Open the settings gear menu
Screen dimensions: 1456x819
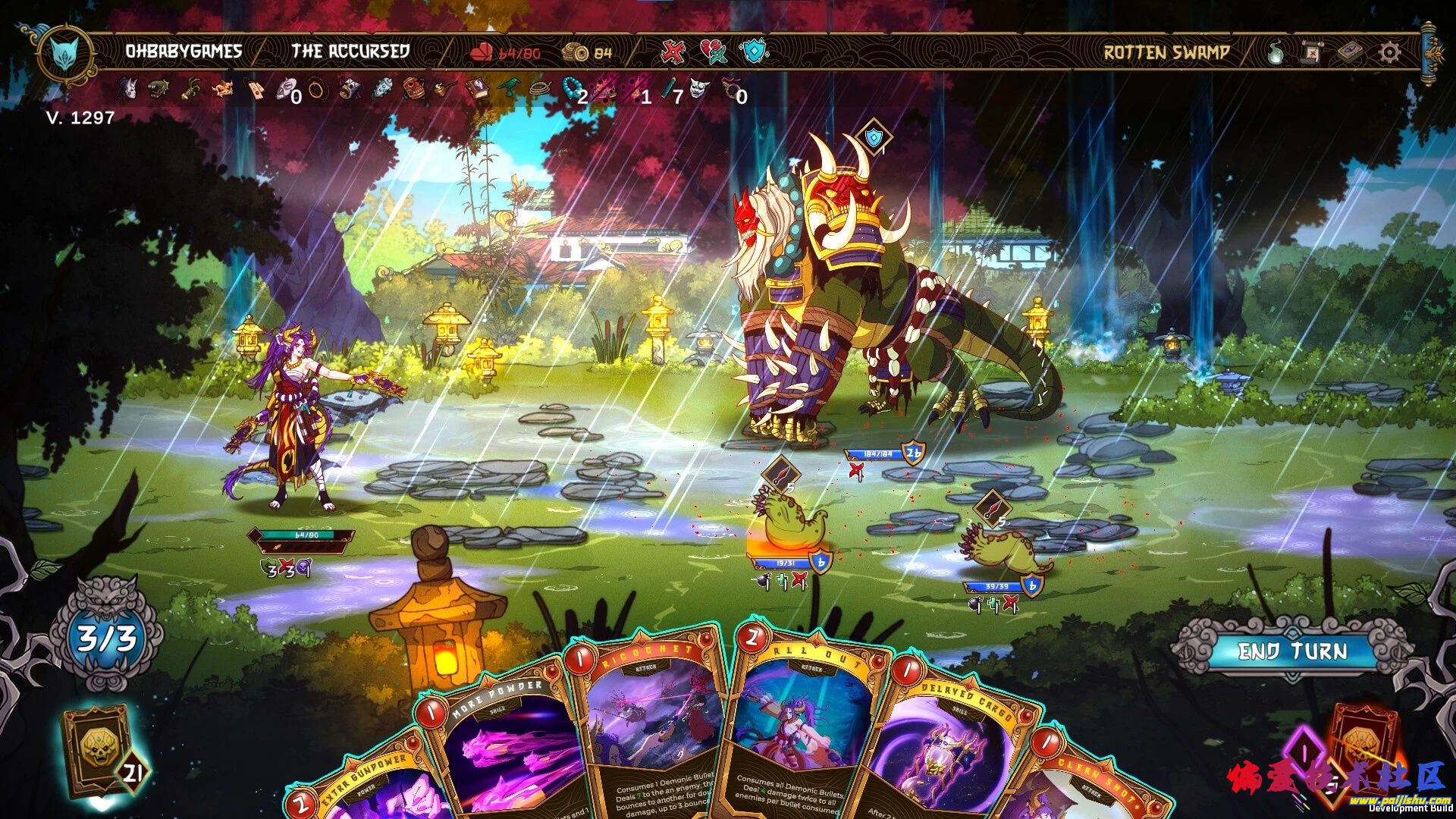click(1389, 52)
